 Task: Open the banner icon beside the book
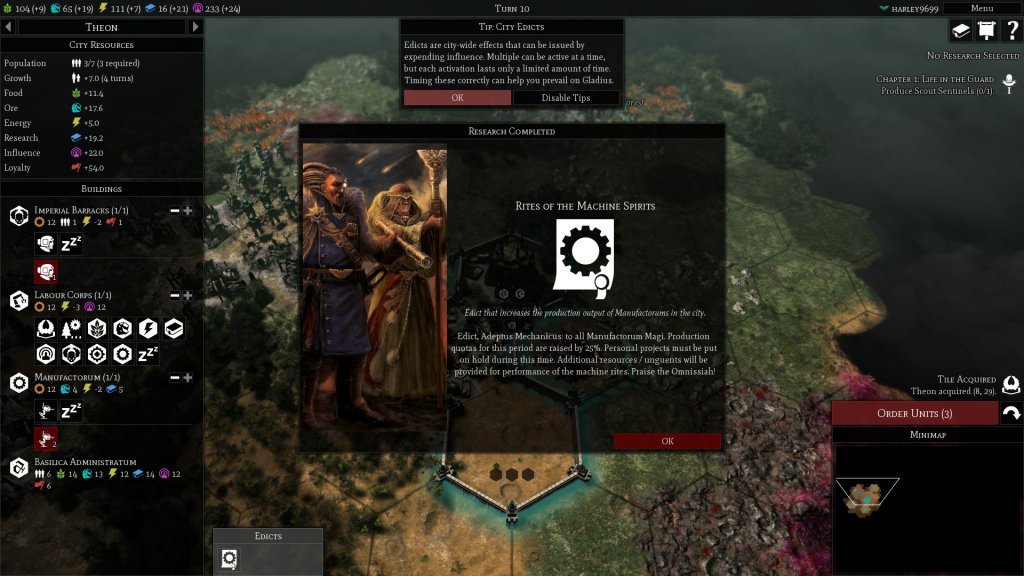pos(986,31)
